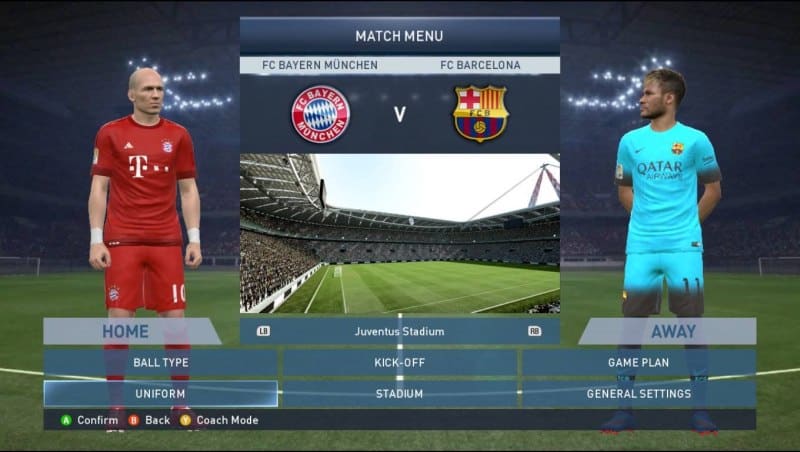Select the Juventus Stadium name bar
The image size is (800, 452).
[x=399, y=331]
